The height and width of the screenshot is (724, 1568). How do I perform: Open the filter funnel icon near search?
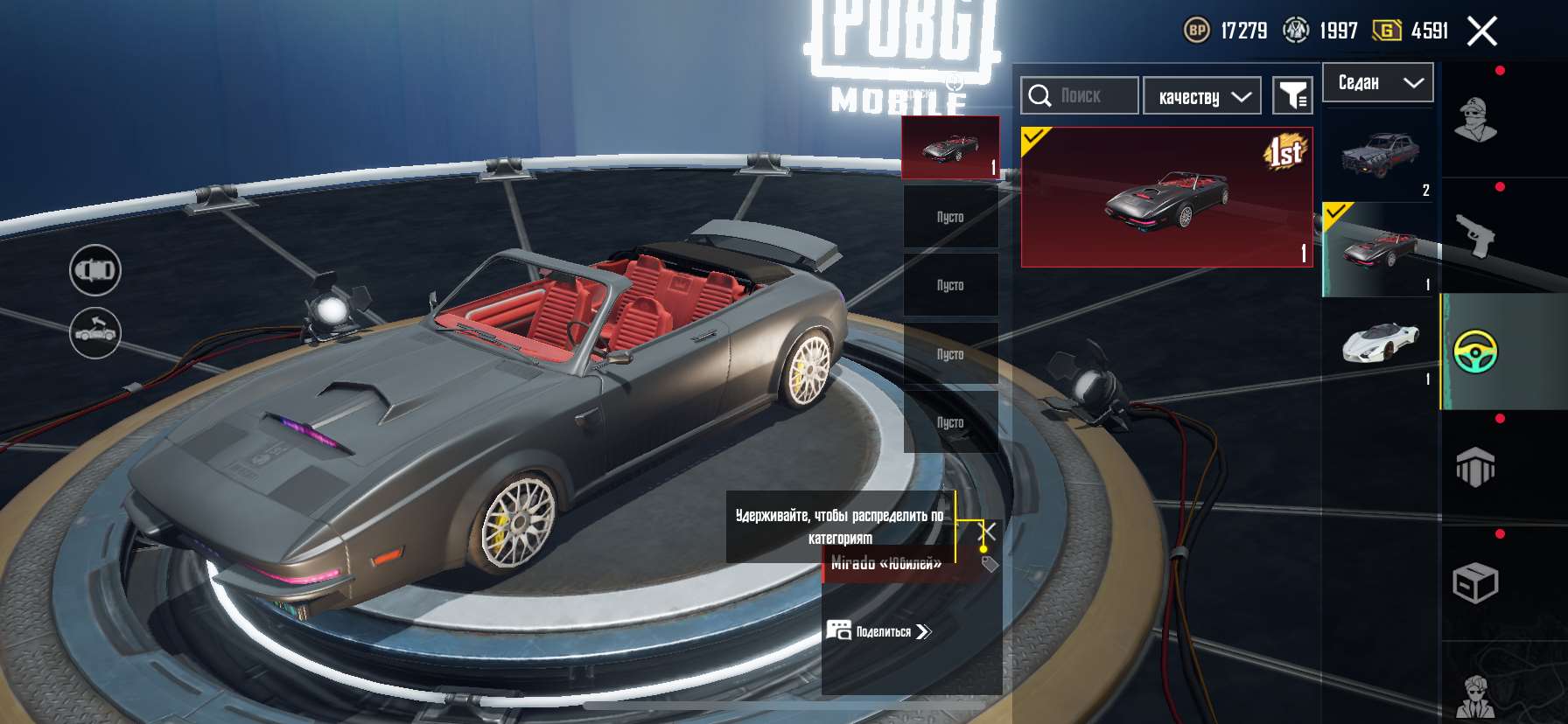pos(1294,94)
